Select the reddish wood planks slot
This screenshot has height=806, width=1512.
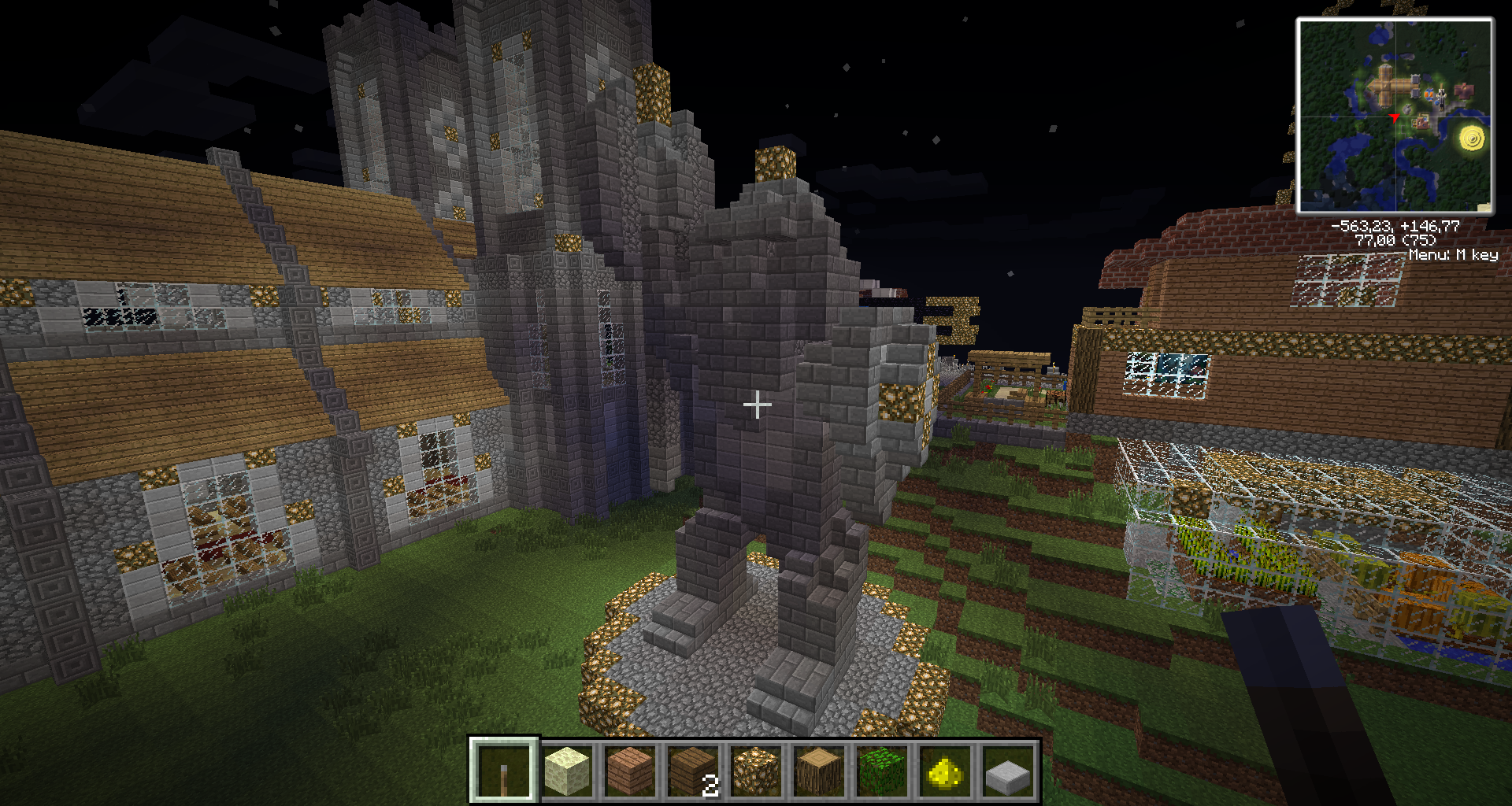pos(630,770)
